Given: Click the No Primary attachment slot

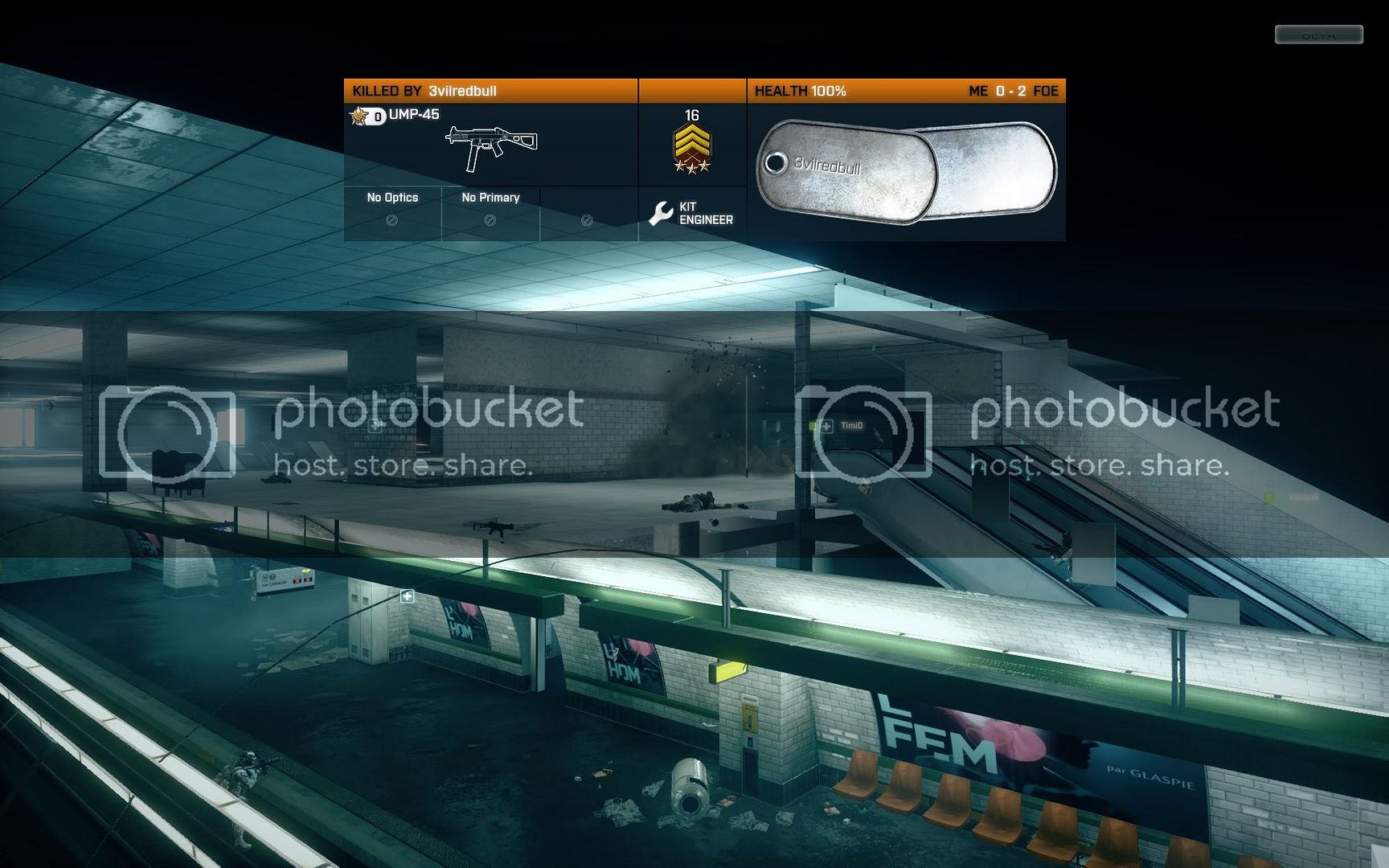Looking at the screenshot, I should click(490, 209).
